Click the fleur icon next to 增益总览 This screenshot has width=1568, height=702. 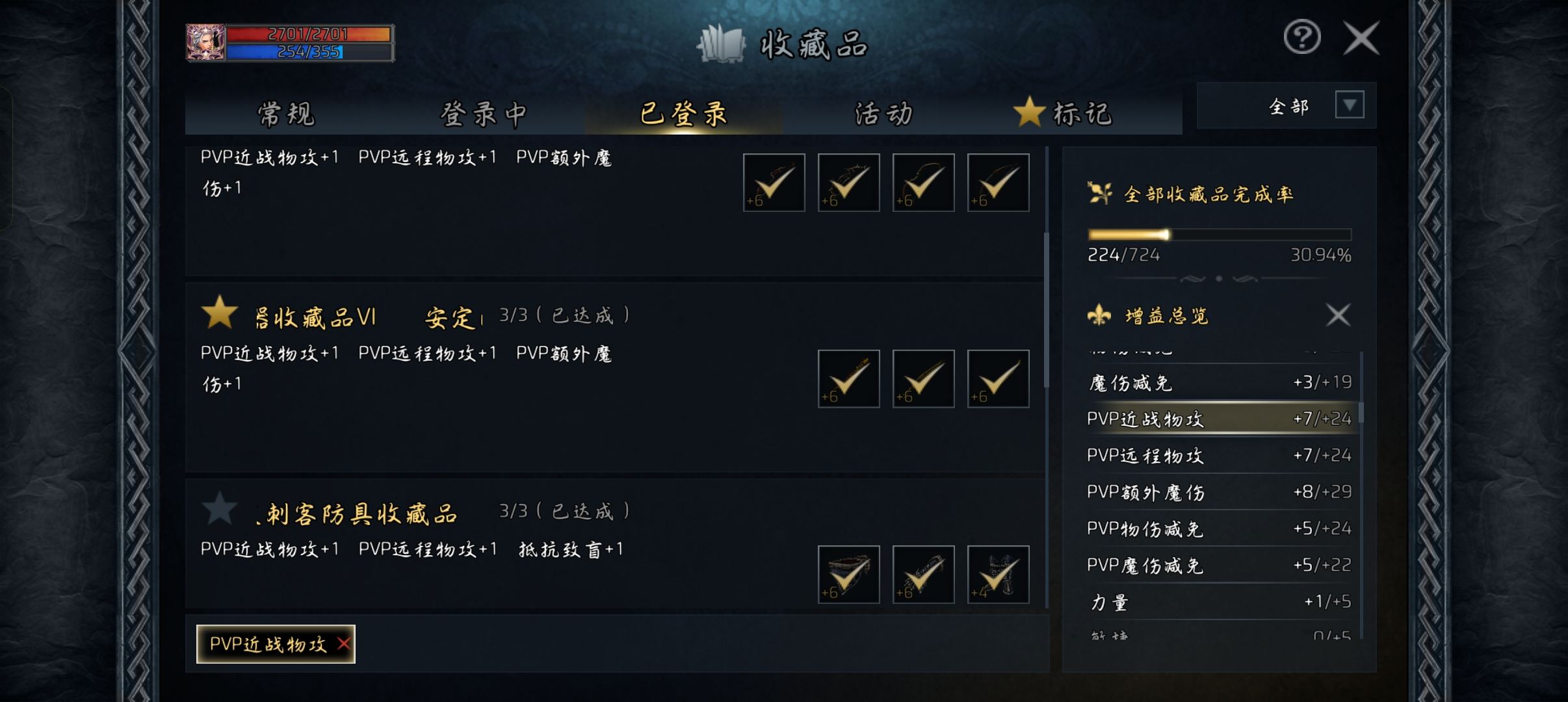click(x=1100, y=317)
